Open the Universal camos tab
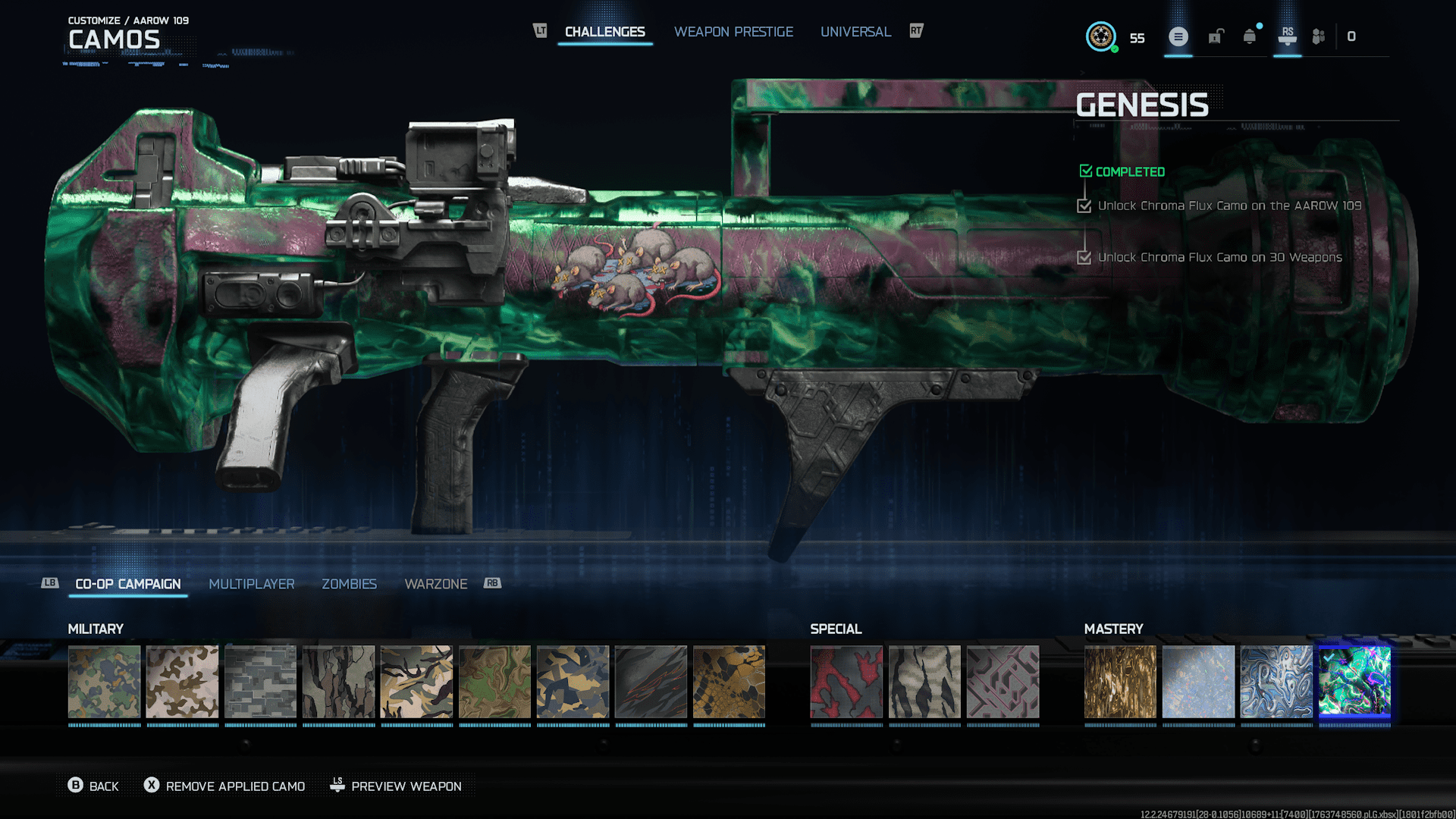The image size is (1456, 819). coord(855,32)
